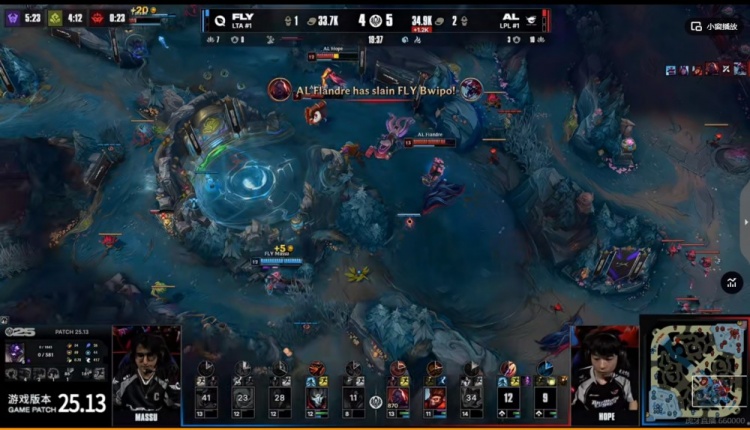Image resolution: width=750 pixels, height=430 pixels.
Task: Open HOPE's player camera feed
Action: [x=604, y=370]
